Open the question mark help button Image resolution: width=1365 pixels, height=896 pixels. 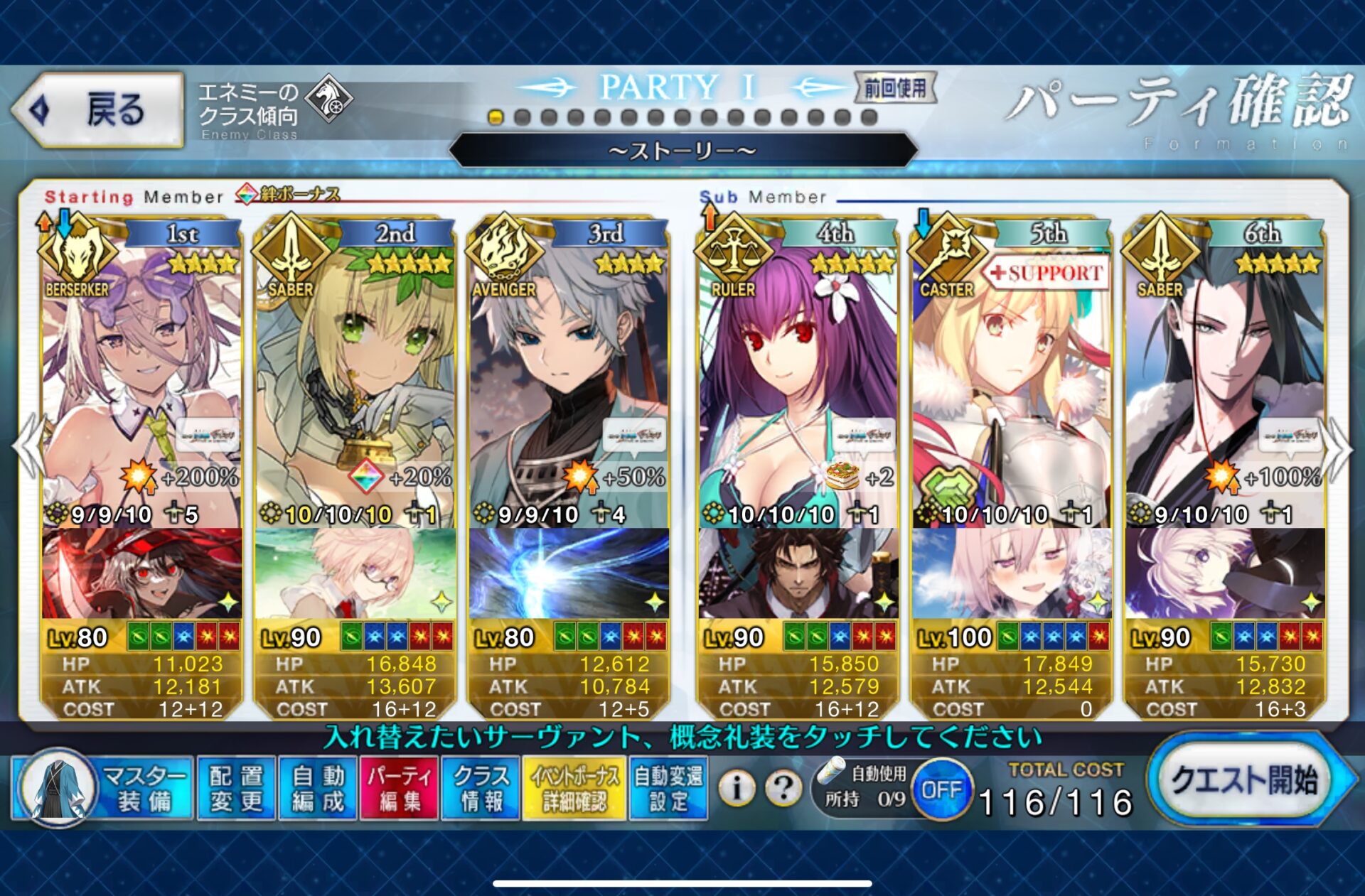point(783,787)
